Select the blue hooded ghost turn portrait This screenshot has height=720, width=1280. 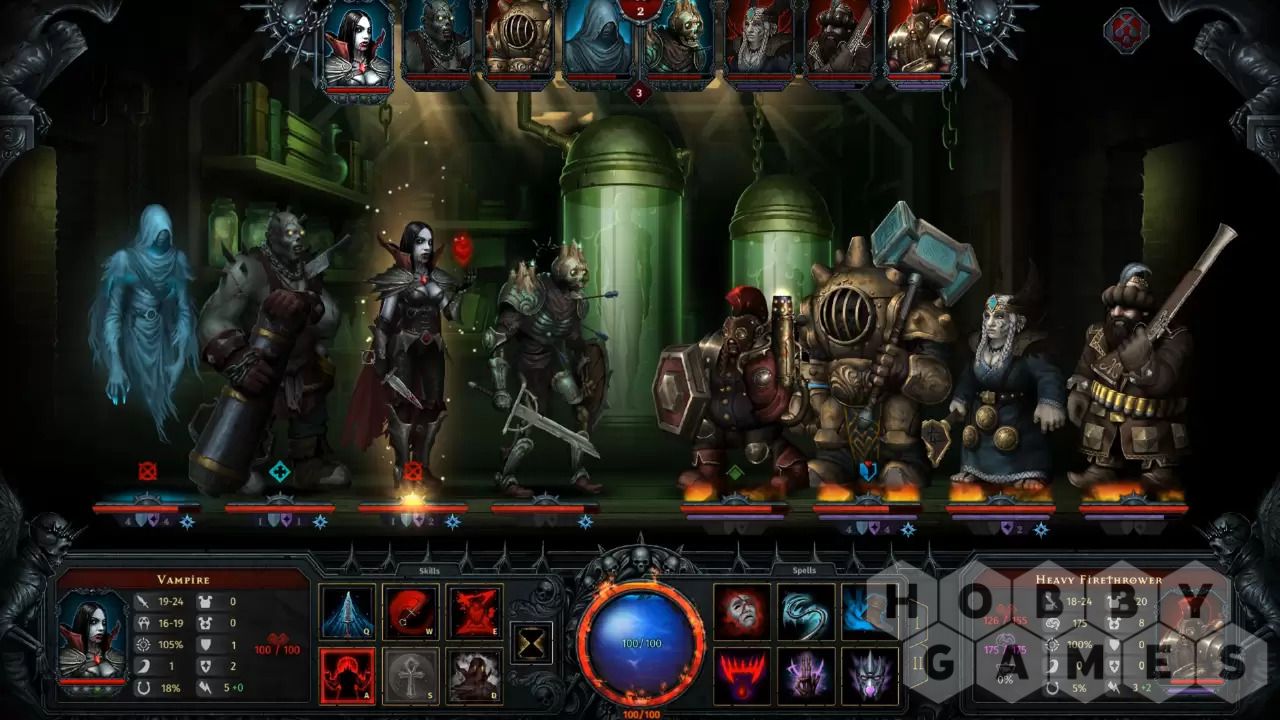point(598,42)
